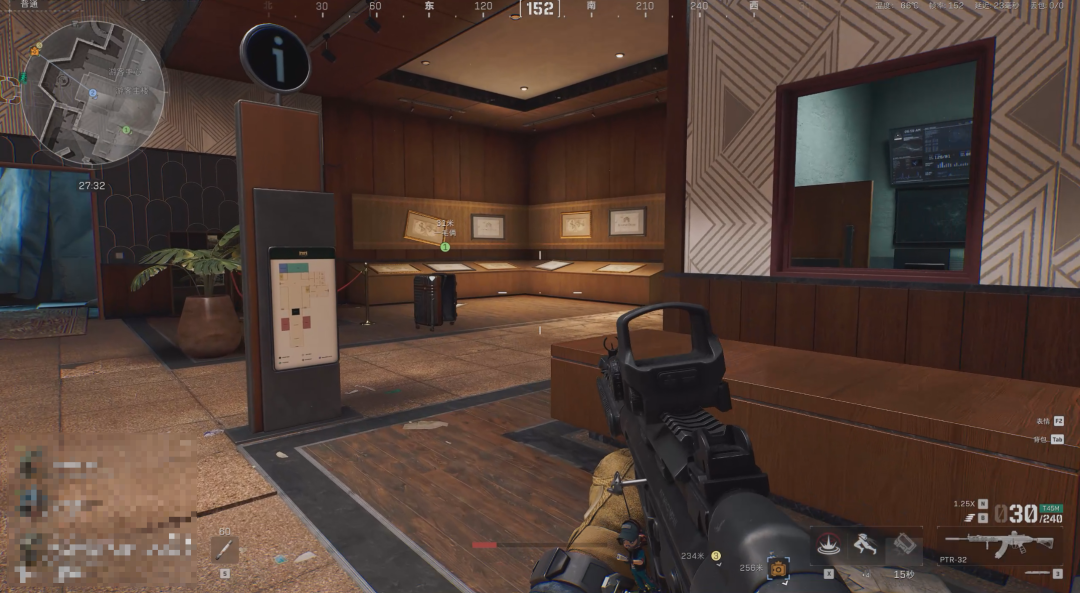Select the card ability on 15-second cooldown
The height and width of the screenshot is (593, 1080).
(x=903, y=545)
